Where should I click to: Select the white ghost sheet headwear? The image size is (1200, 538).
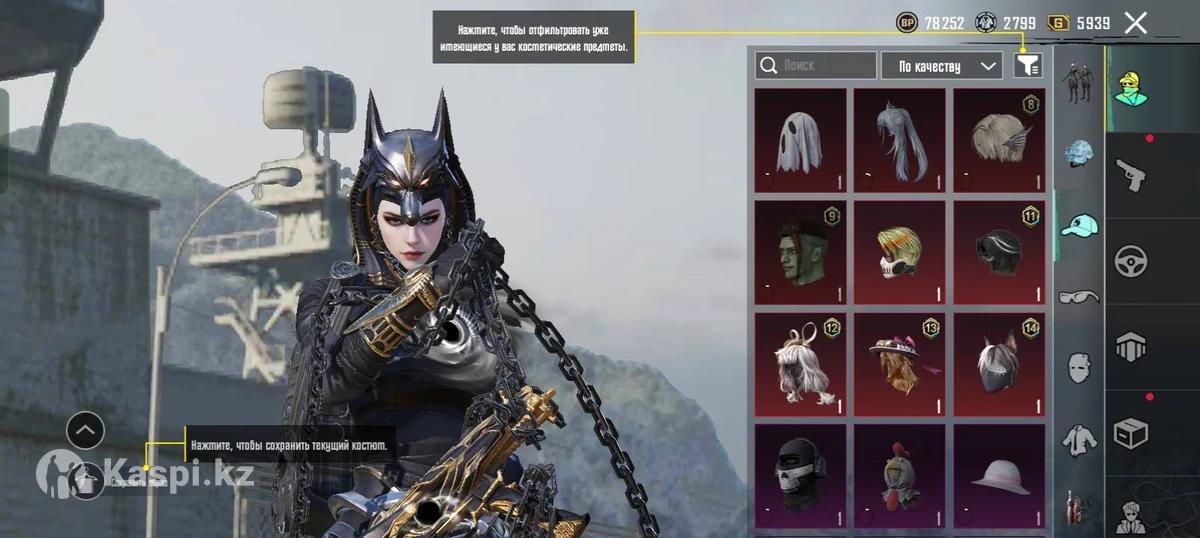point(800,140)
